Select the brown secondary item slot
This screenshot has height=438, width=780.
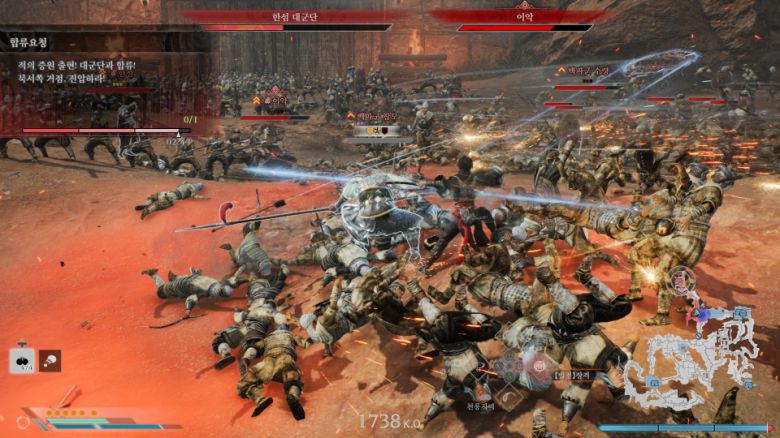click(x=50, y=360)
